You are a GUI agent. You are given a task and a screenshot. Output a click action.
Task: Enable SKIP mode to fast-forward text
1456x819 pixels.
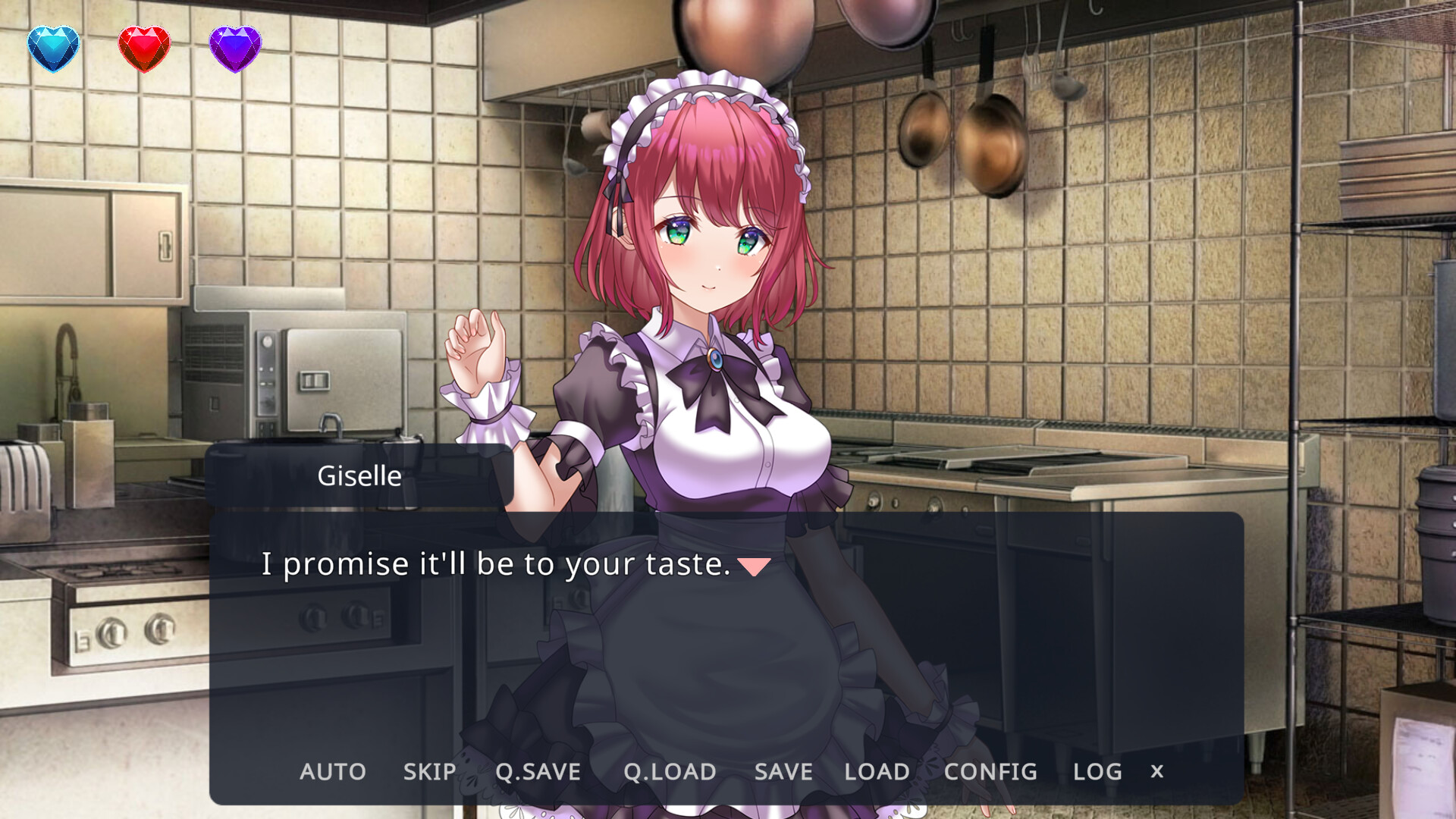point(428,771)
